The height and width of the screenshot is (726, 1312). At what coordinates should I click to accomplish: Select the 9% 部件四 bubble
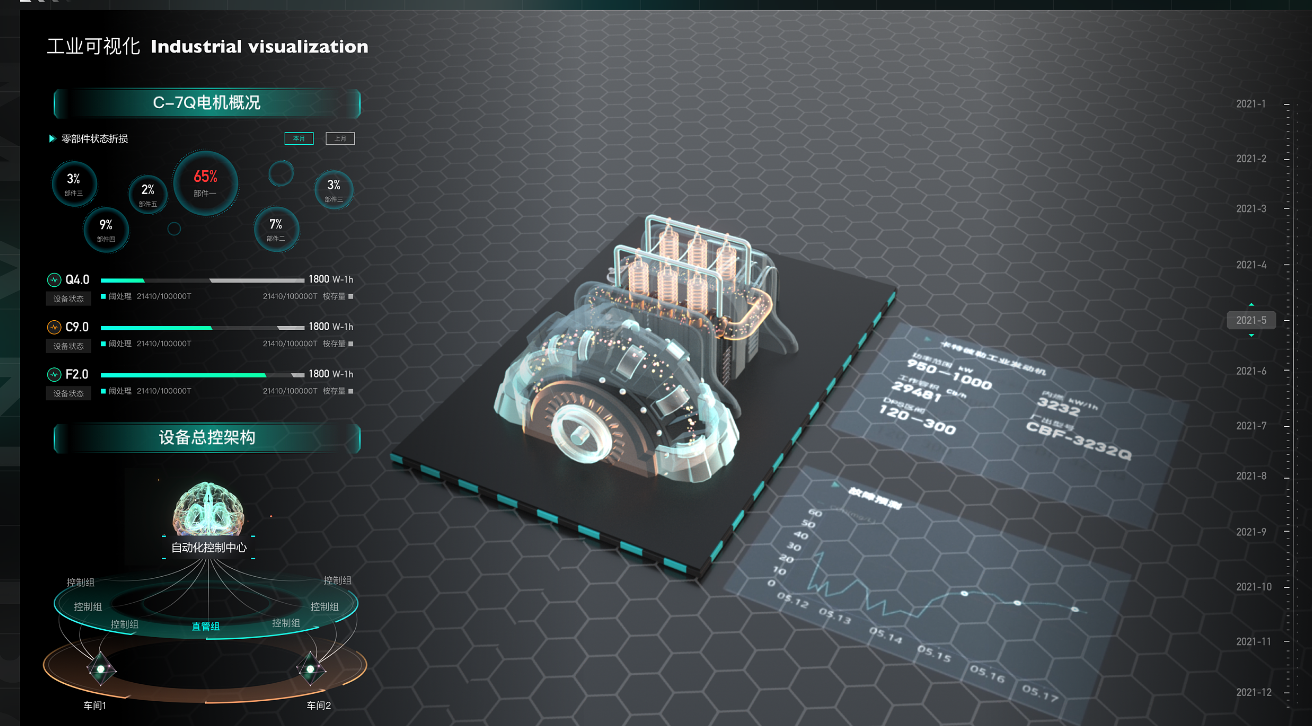106,230
